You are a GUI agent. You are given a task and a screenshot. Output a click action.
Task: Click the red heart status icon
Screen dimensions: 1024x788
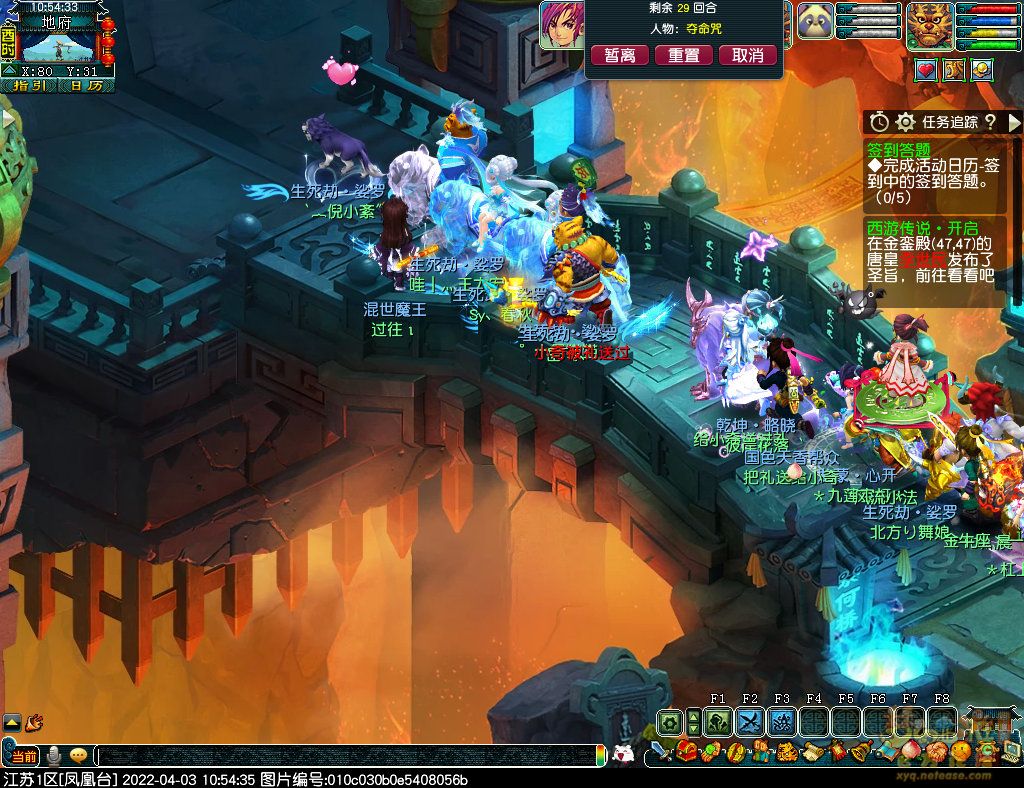click(x=925, y=69)
